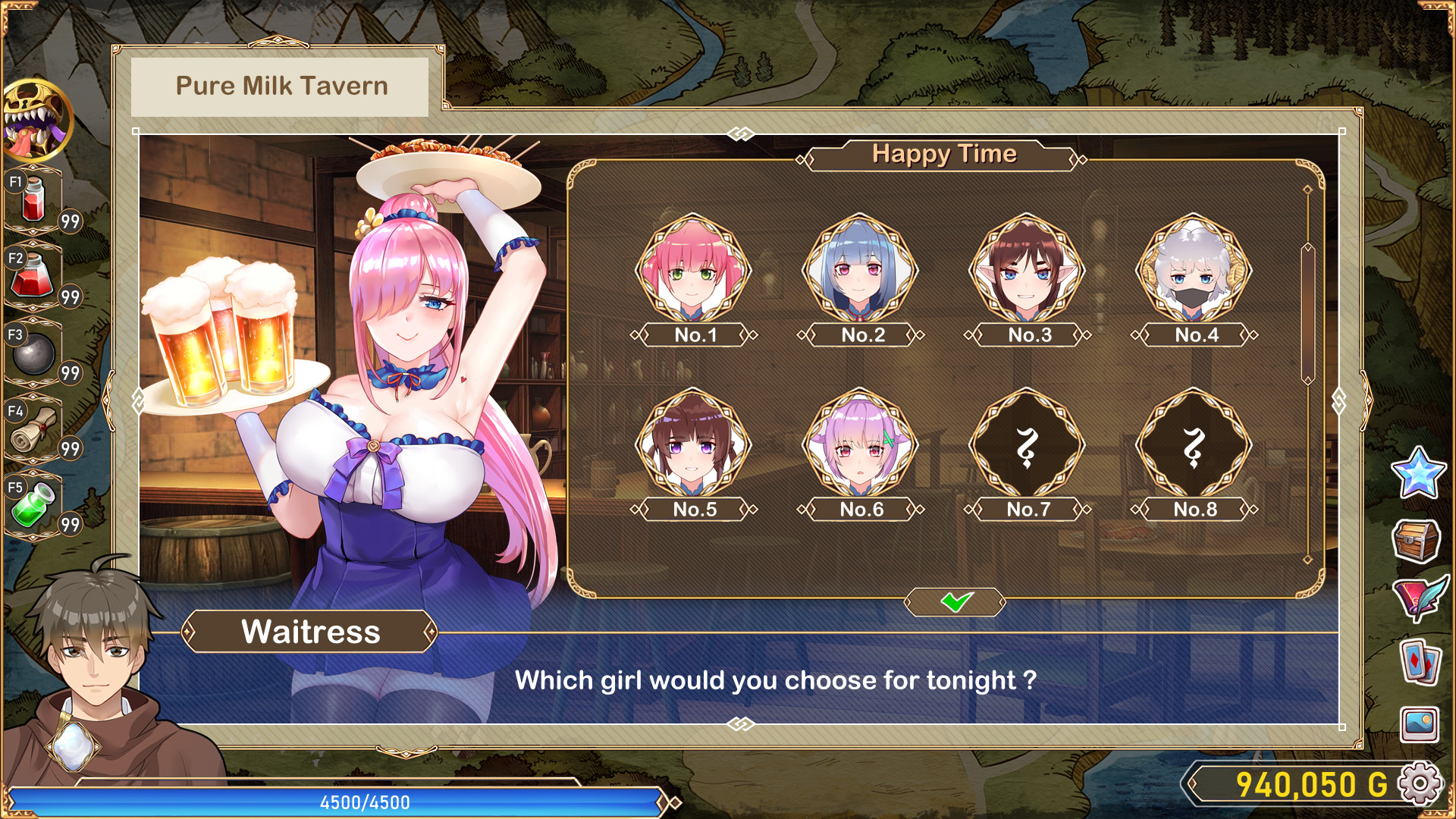Open the picture gallery icon

click(x=1420, y=724)
